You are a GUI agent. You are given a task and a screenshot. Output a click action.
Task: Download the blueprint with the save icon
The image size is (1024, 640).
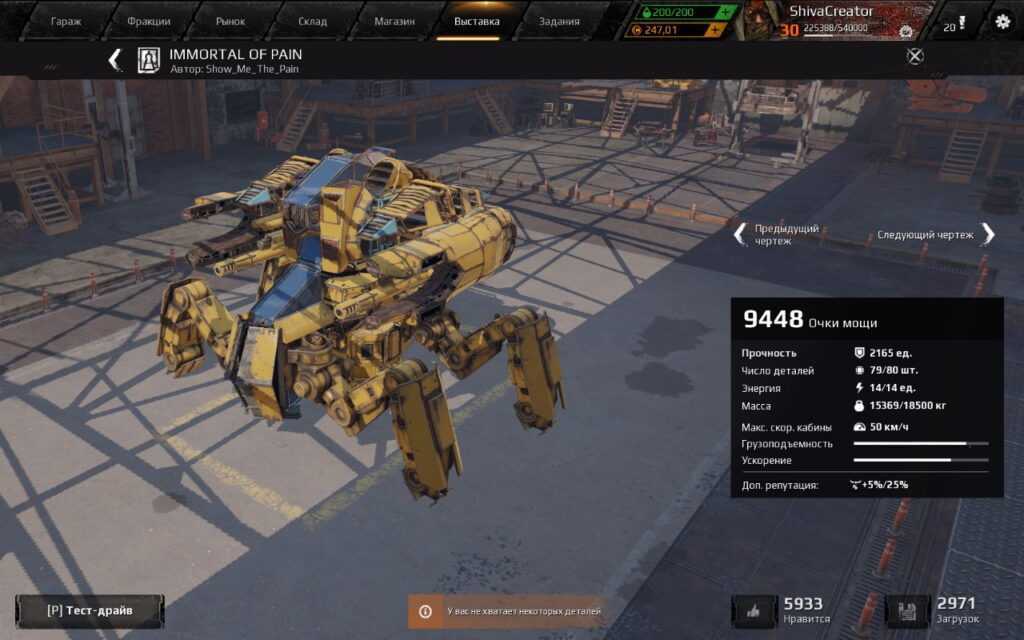tap(908, 611)
